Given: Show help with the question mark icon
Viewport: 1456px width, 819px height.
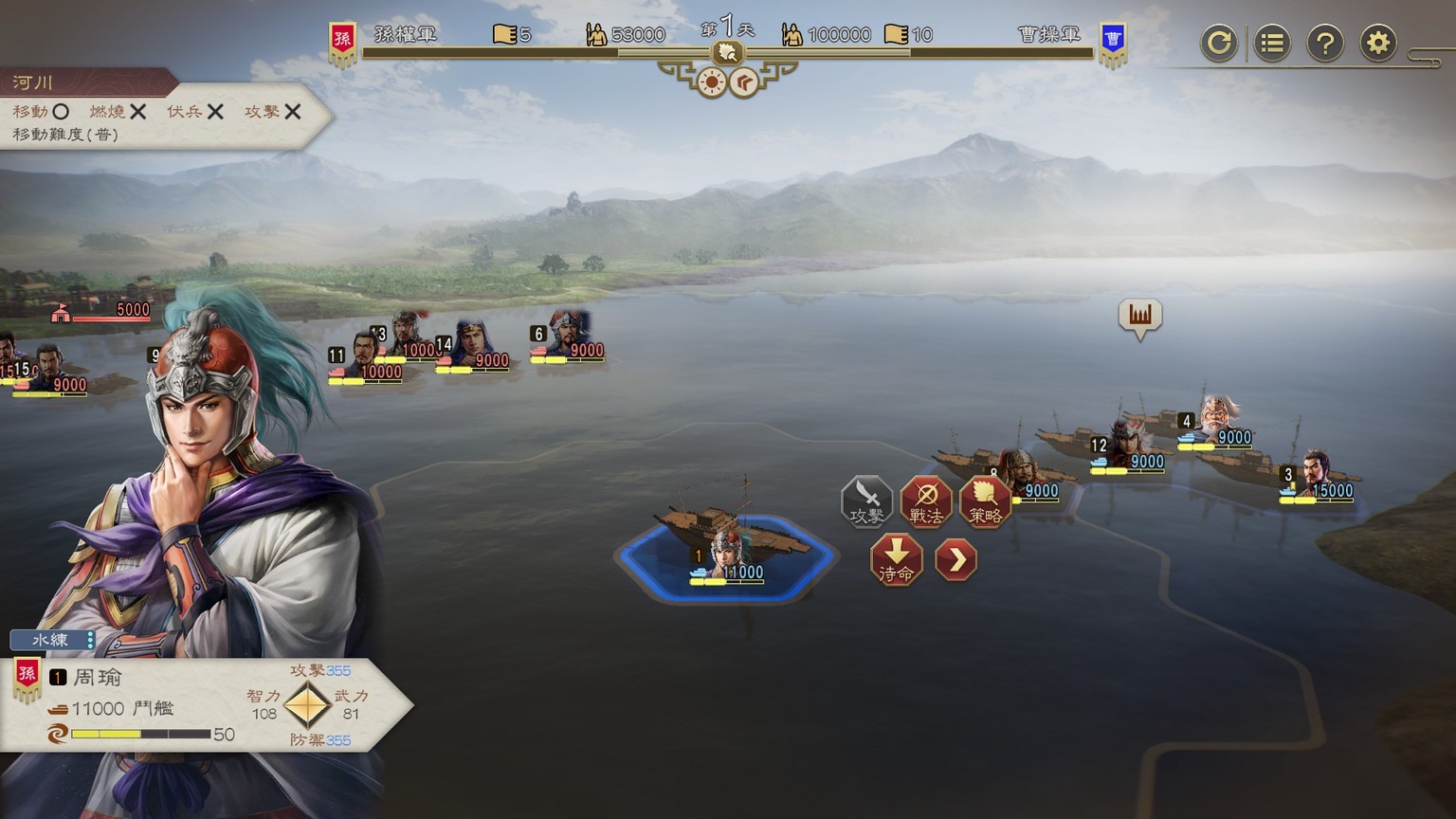Looking at the screenshot, I should tap(1324, 43).
